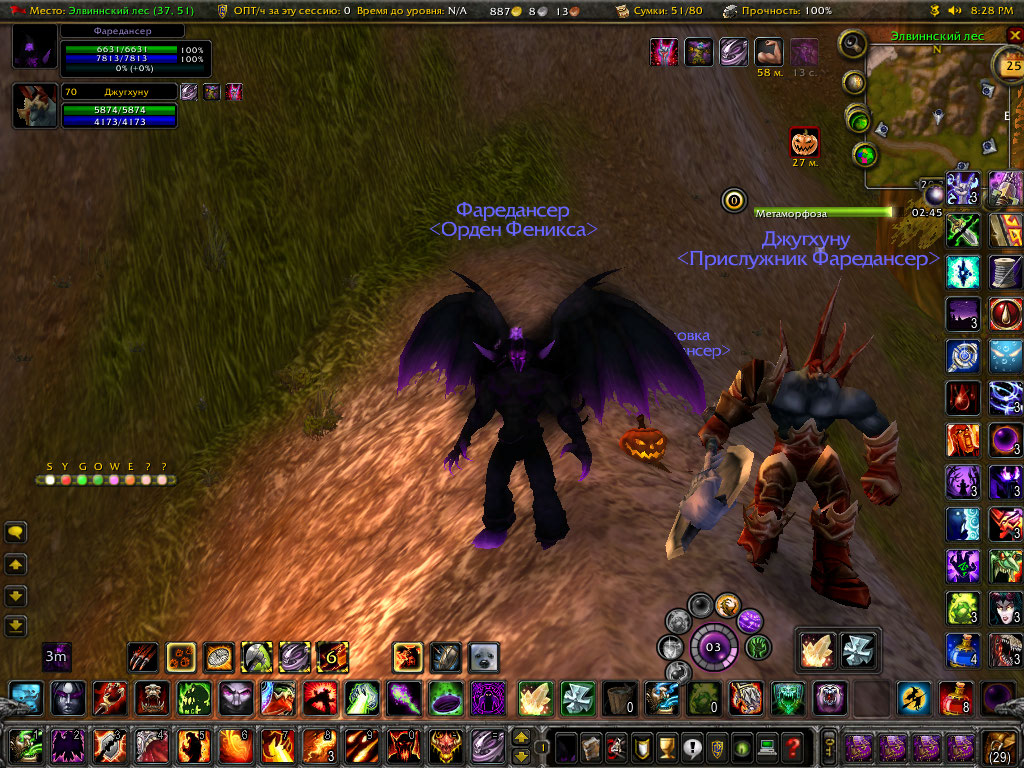Click the flexing arm buff icon
1024x768 pixels.
tap(769, 52)
